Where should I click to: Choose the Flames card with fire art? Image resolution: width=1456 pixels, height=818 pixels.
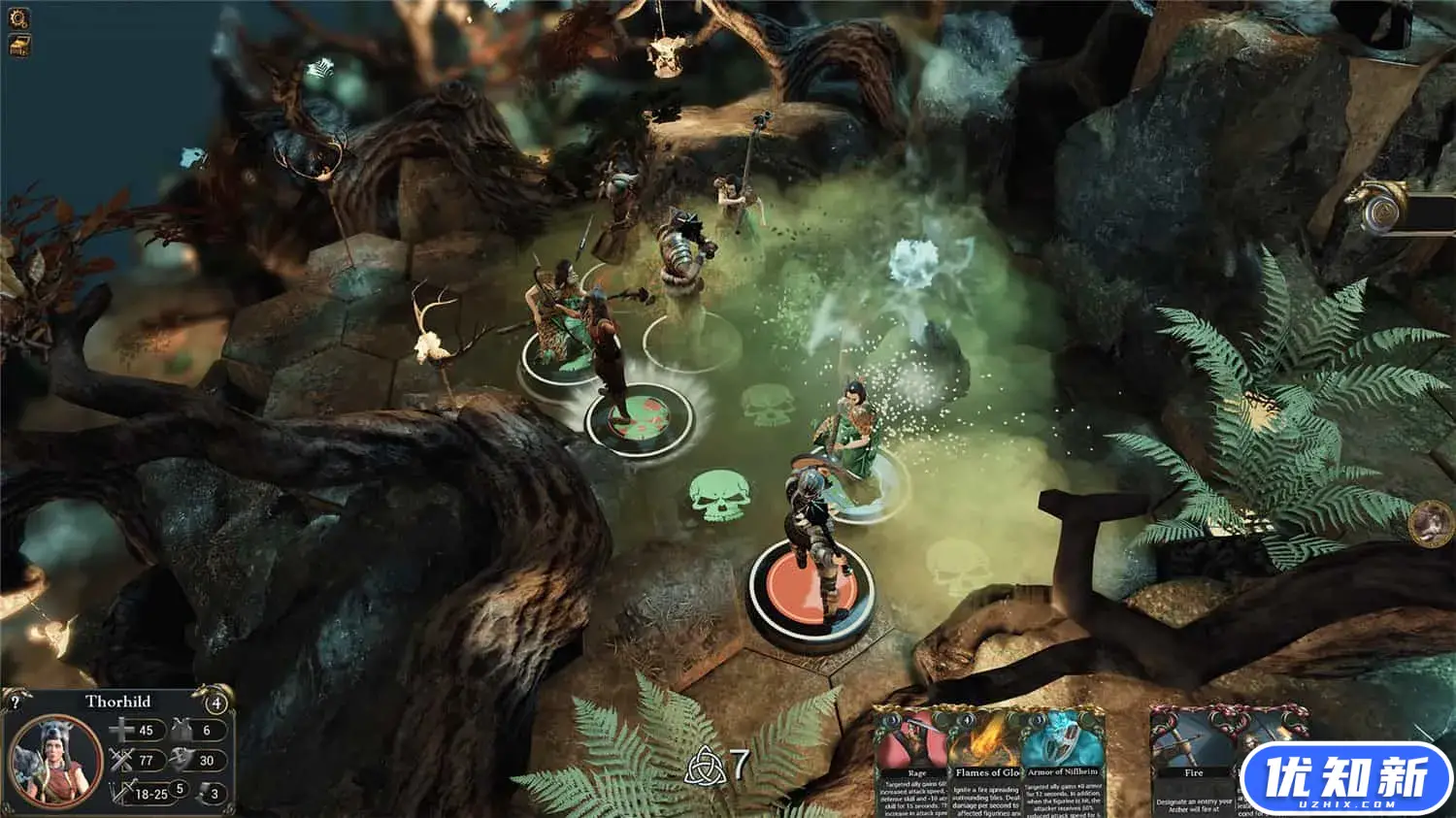[986, 762]
